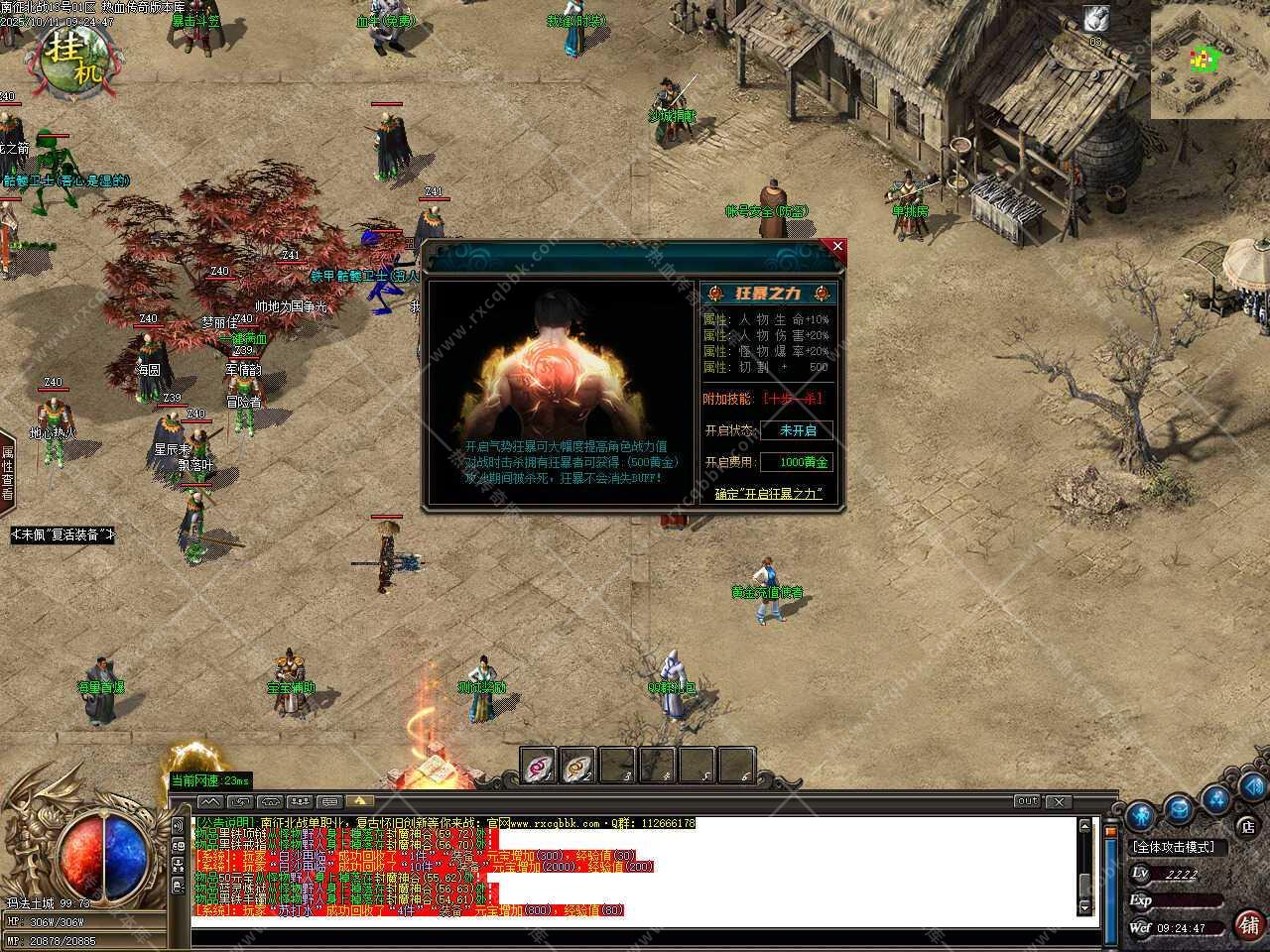
Task: Open the blue character figure menu button
Action: [x=1142, y=815]
